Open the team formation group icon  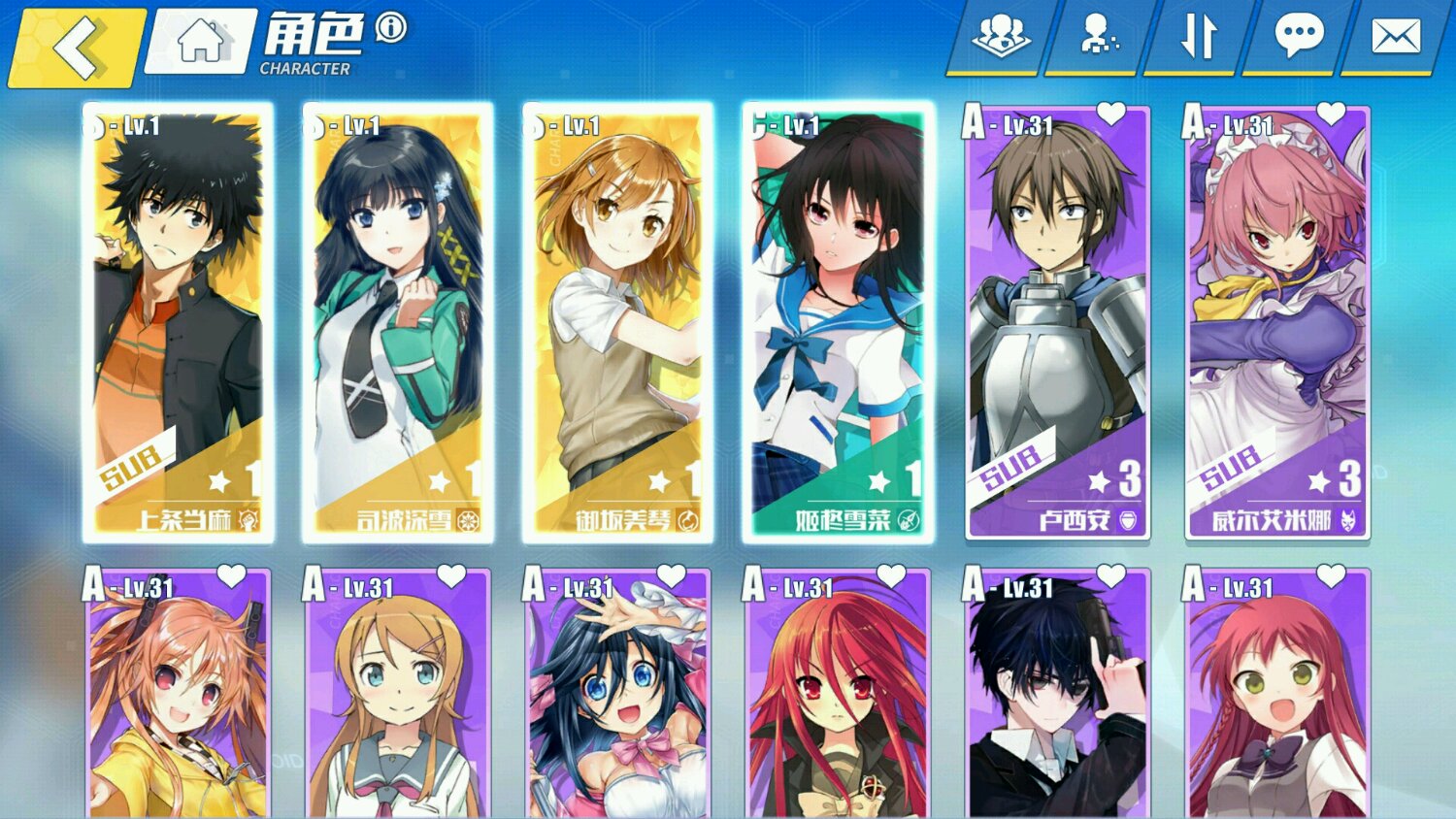click(x=1001, y=37)
